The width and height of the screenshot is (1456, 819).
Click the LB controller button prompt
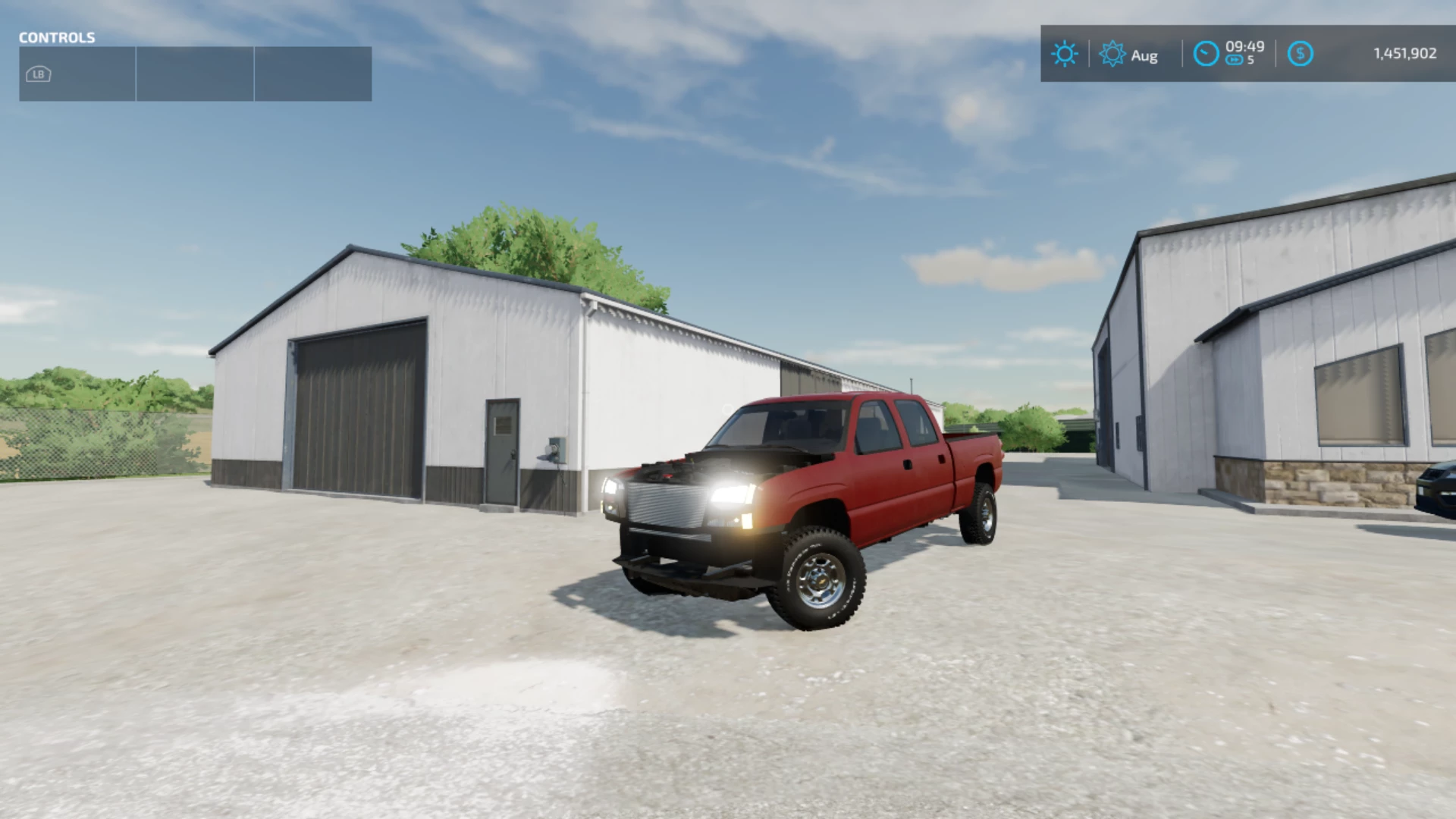pyautogui.click(x=37, y=74)
